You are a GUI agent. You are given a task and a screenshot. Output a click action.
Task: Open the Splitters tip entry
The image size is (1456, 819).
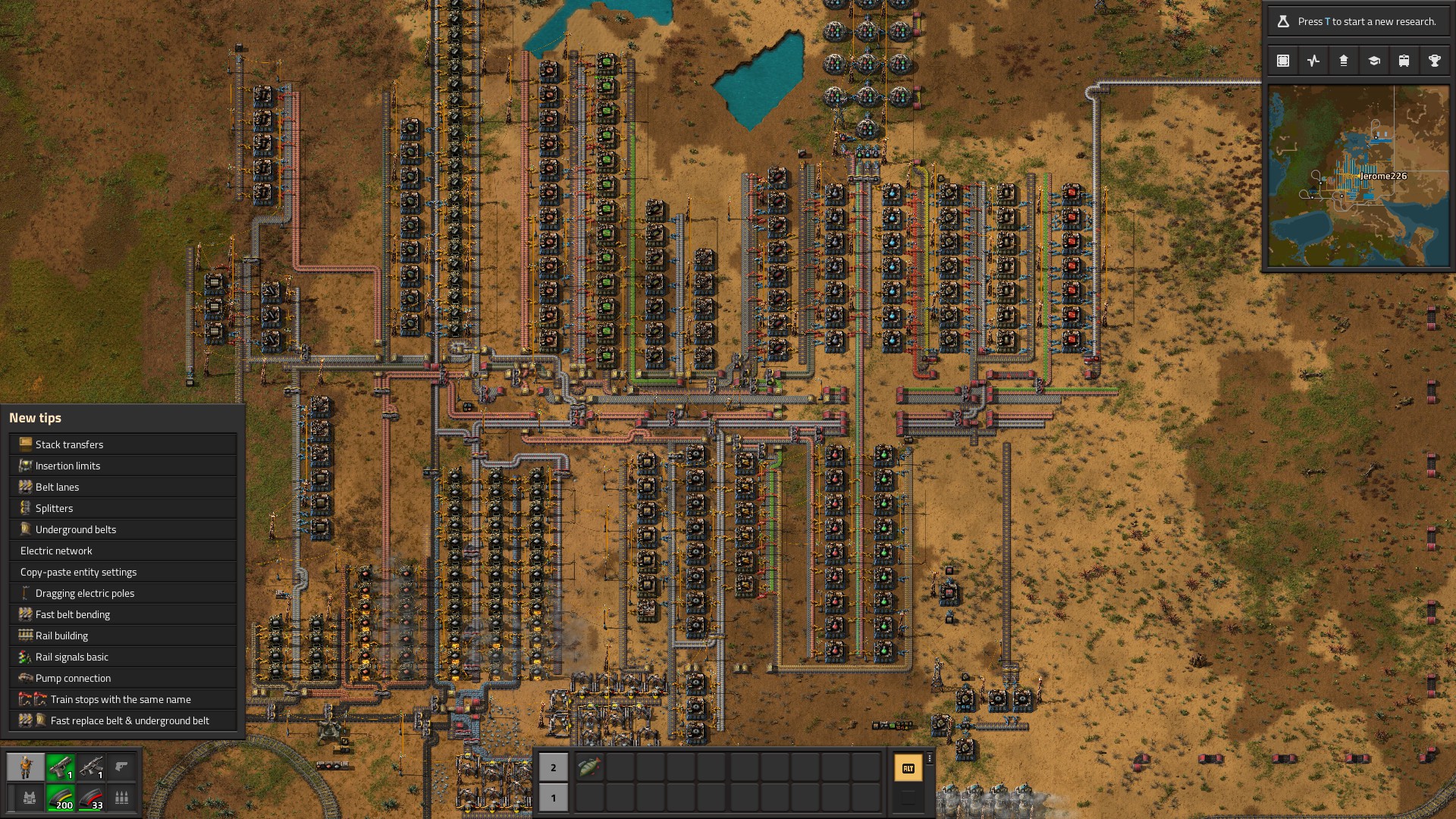coord(55,508)
